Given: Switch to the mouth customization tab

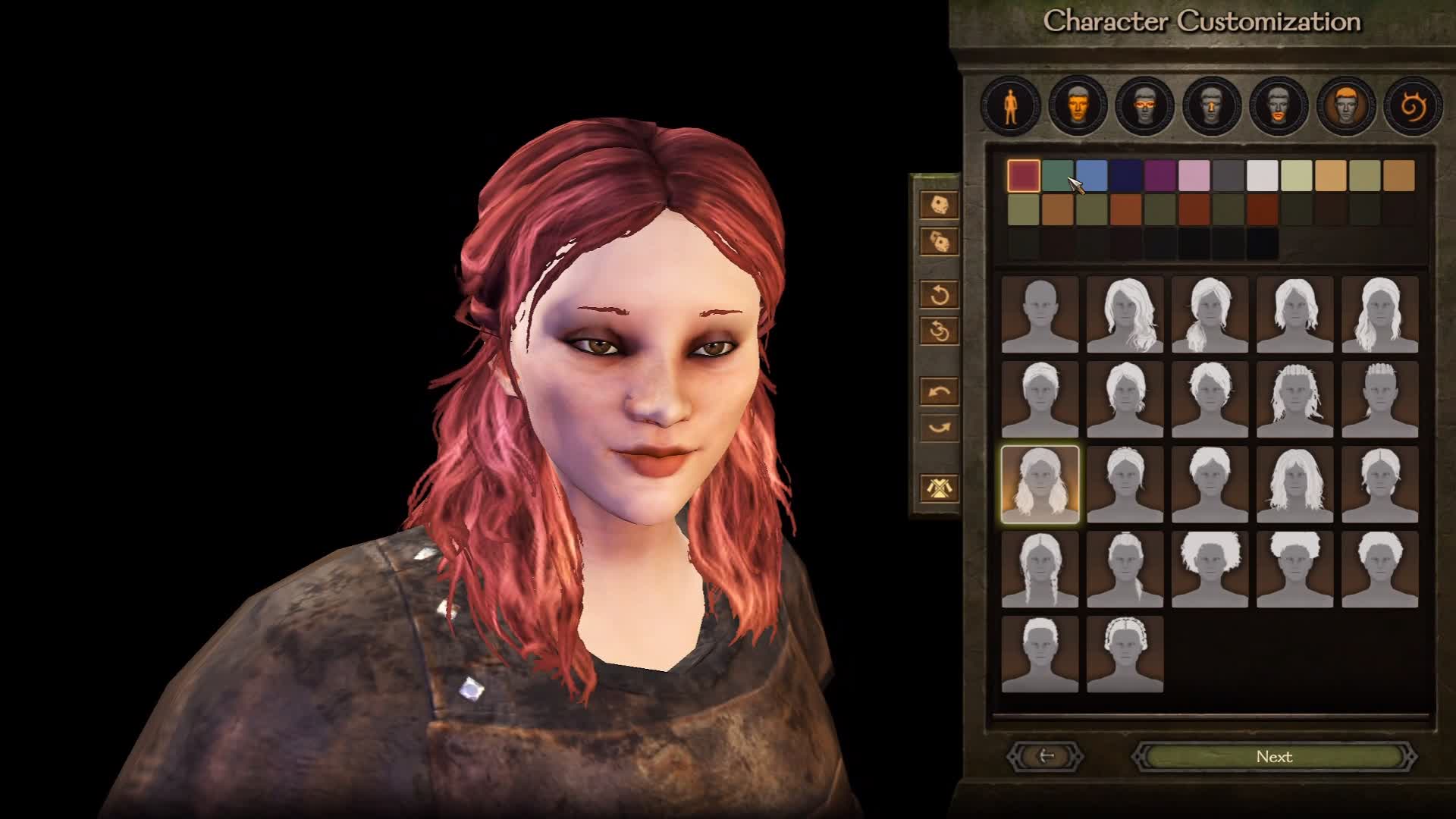Looking at the screenshot, I should click(x=1279, y=106).
